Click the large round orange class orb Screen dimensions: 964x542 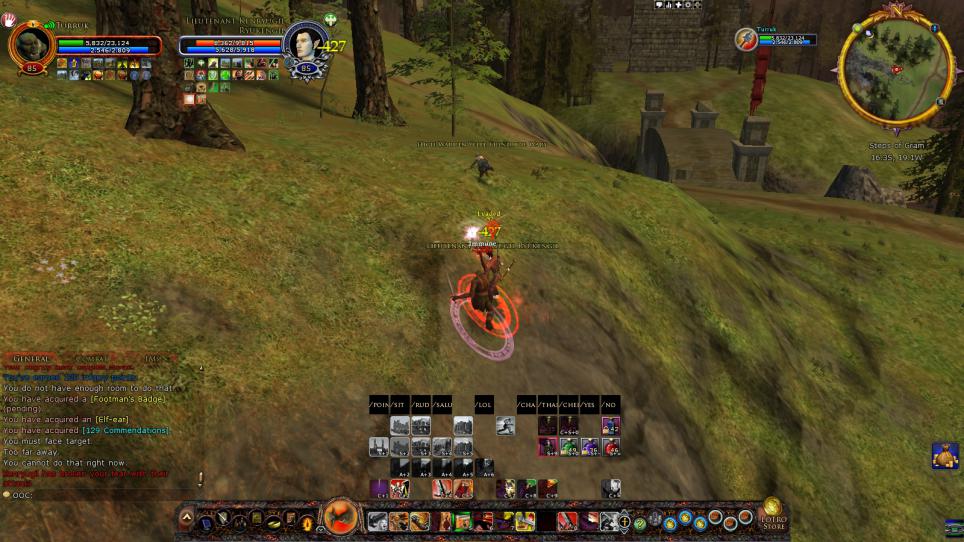click(341, 518)
